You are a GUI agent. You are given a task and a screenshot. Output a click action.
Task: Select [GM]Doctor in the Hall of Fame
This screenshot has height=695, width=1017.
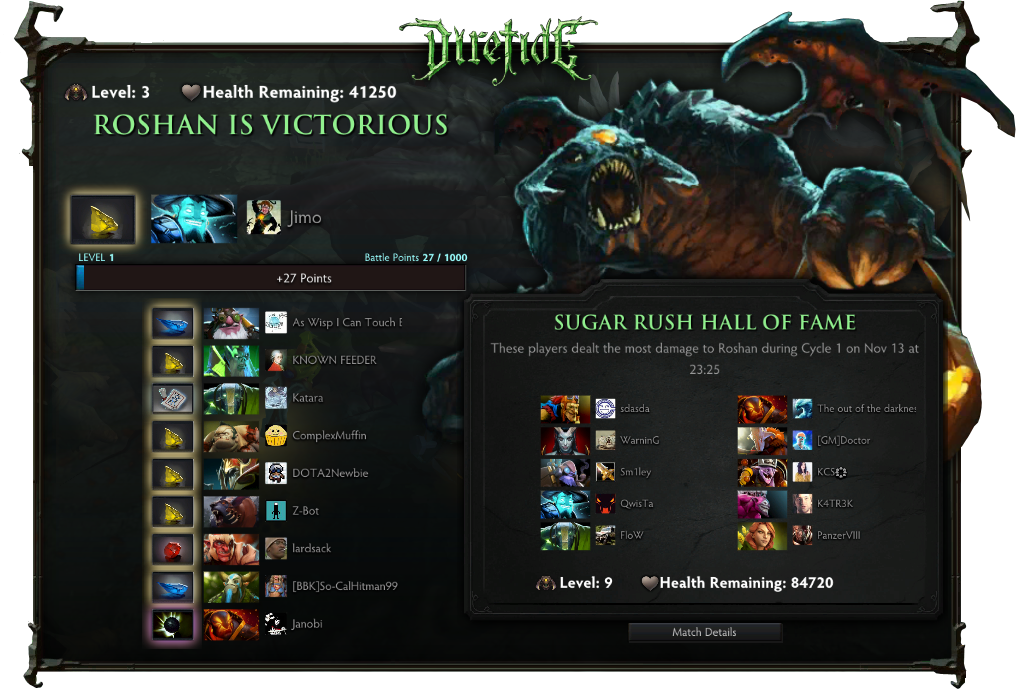tap(843, 440)
